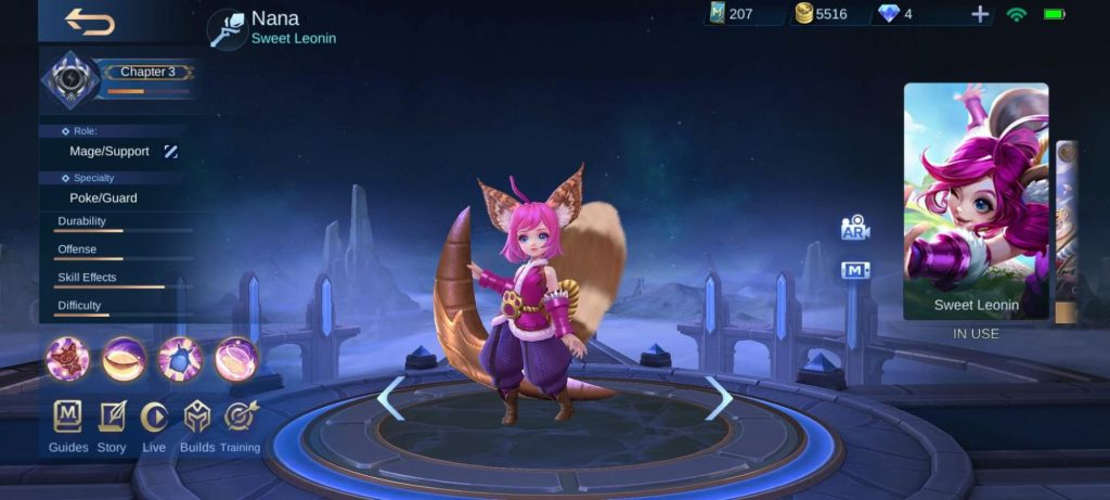Show the previous hero with left arrow
The image size is (1110, 500).
point(390,398)
